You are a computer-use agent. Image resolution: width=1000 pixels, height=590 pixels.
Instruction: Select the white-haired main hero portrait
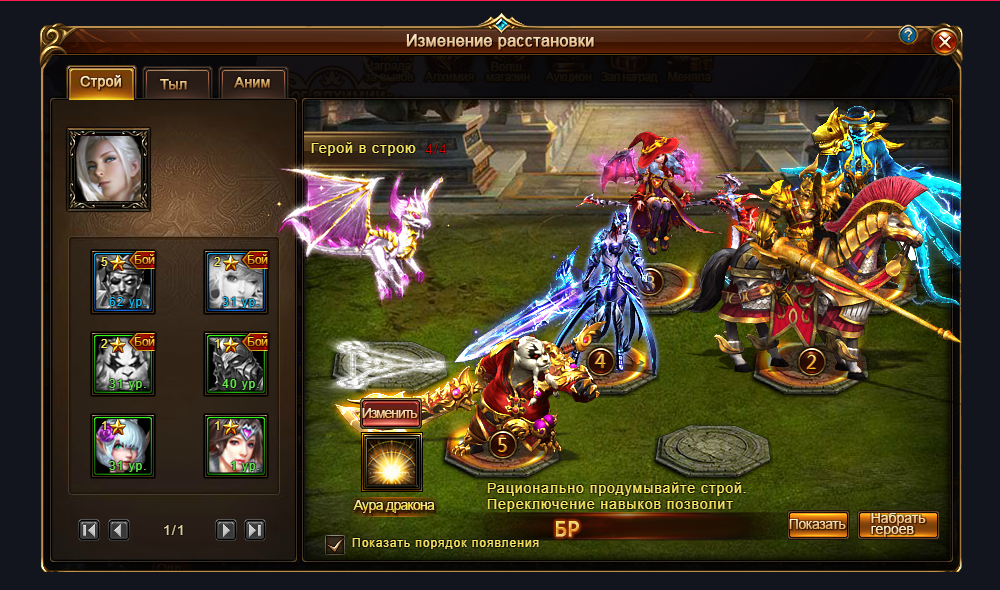[108, 169]
